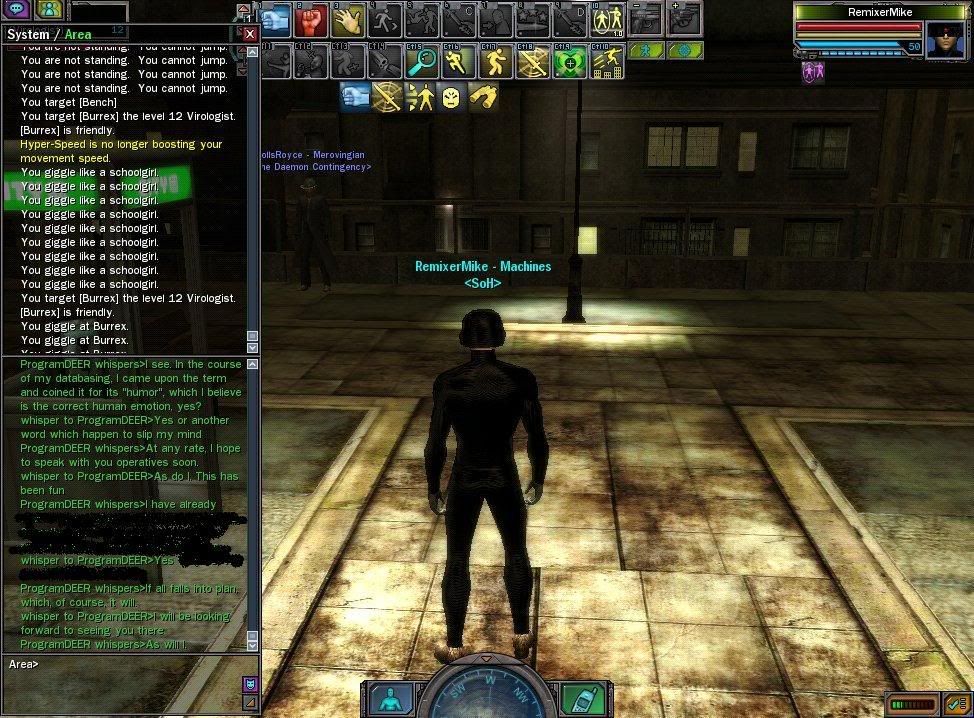The height and width of the screenshot is (718, 974).
Task: Activate the blue fist hotbar ability
Action: click(277, 20)
